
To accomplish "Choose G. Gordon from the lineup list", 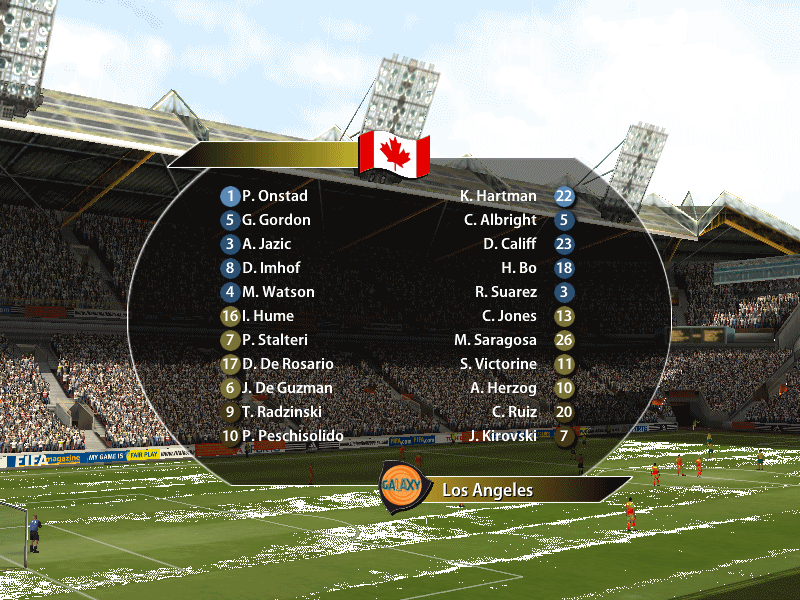I will click(276, 220).
